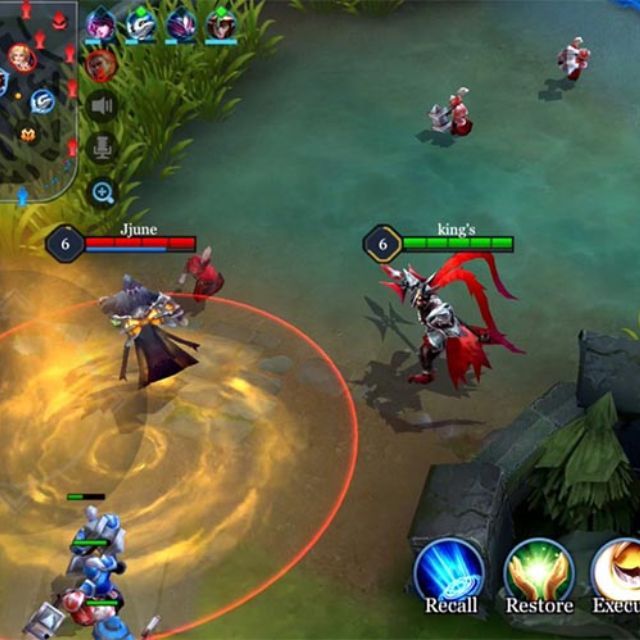
Task: Use the Restore healing spell
Action: (x=538, y=571)
